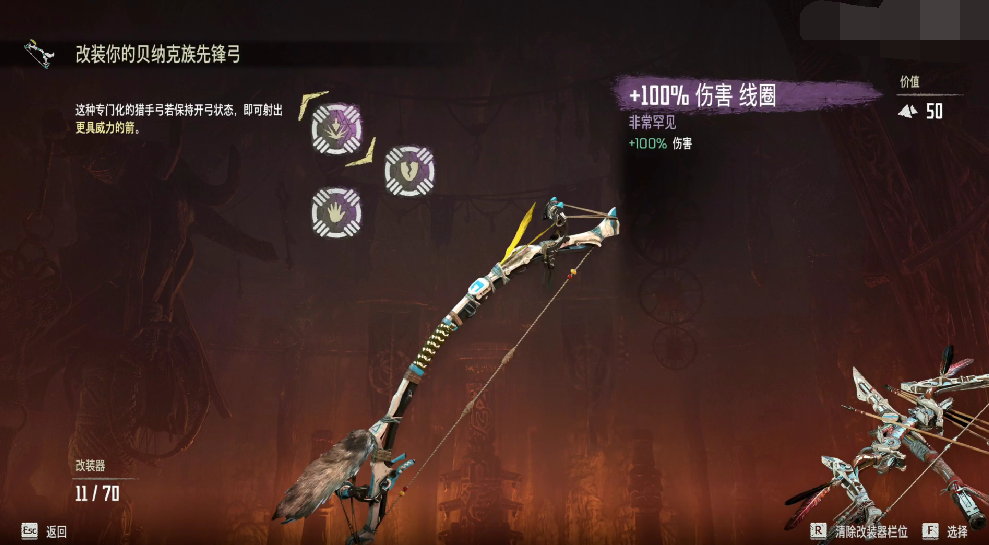Select the damage coil slot with impact icon
This screenshot has height=545, width=989.
coord(336,128)
